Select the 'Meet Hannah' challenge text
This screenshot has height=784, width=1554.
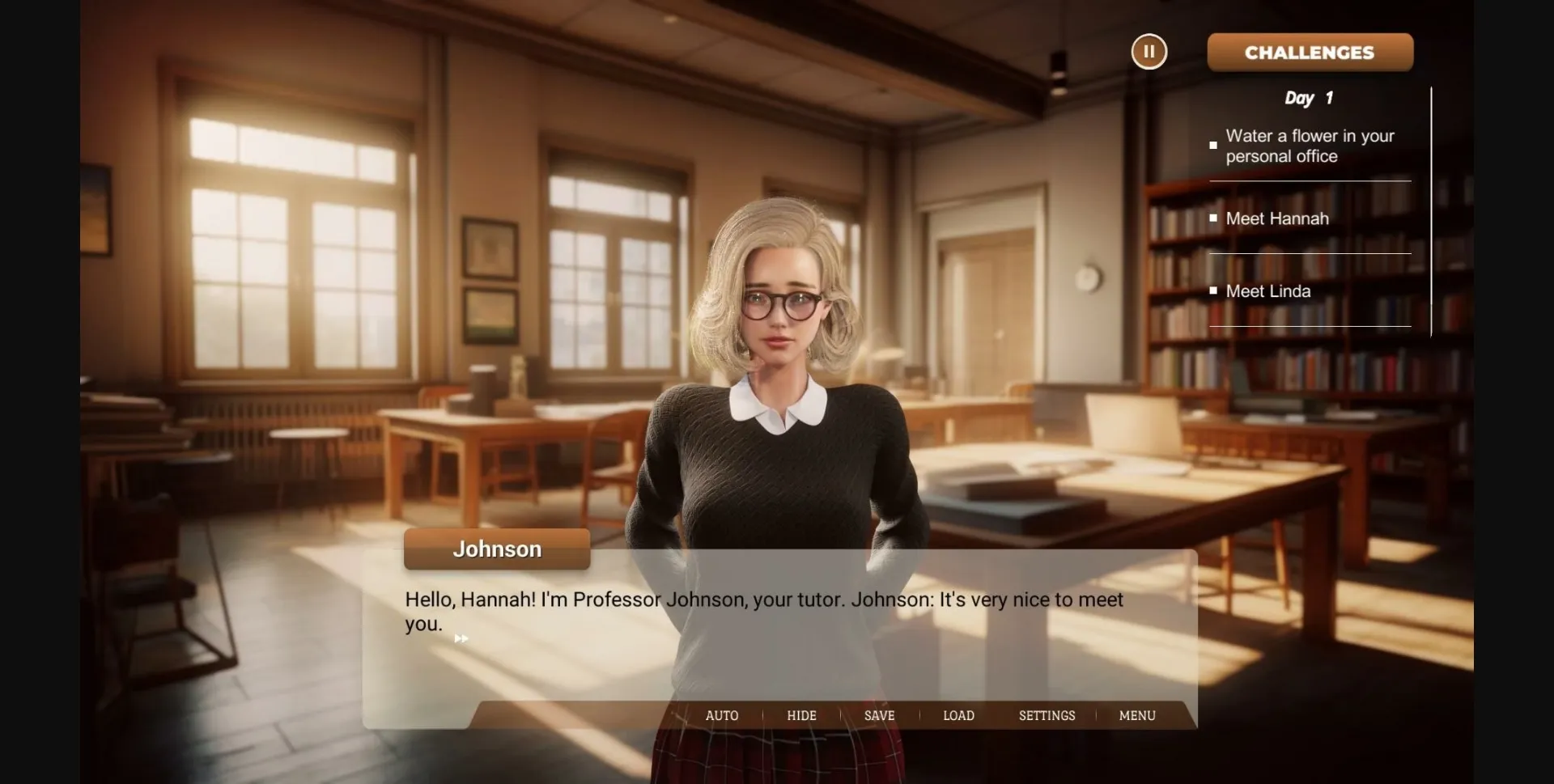pos(1277,218)
